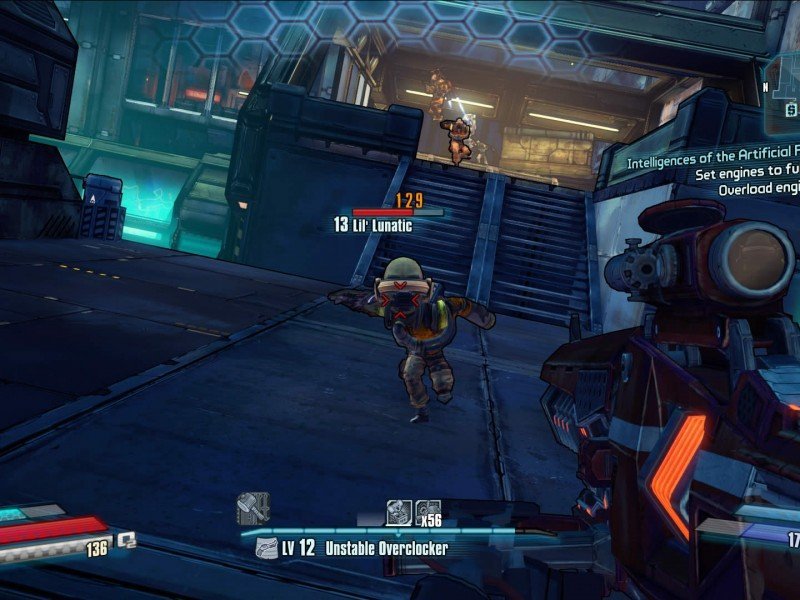800x600 pixels.
Task: Click the O2 oxygen icon
Action: (x=127, y=540)
